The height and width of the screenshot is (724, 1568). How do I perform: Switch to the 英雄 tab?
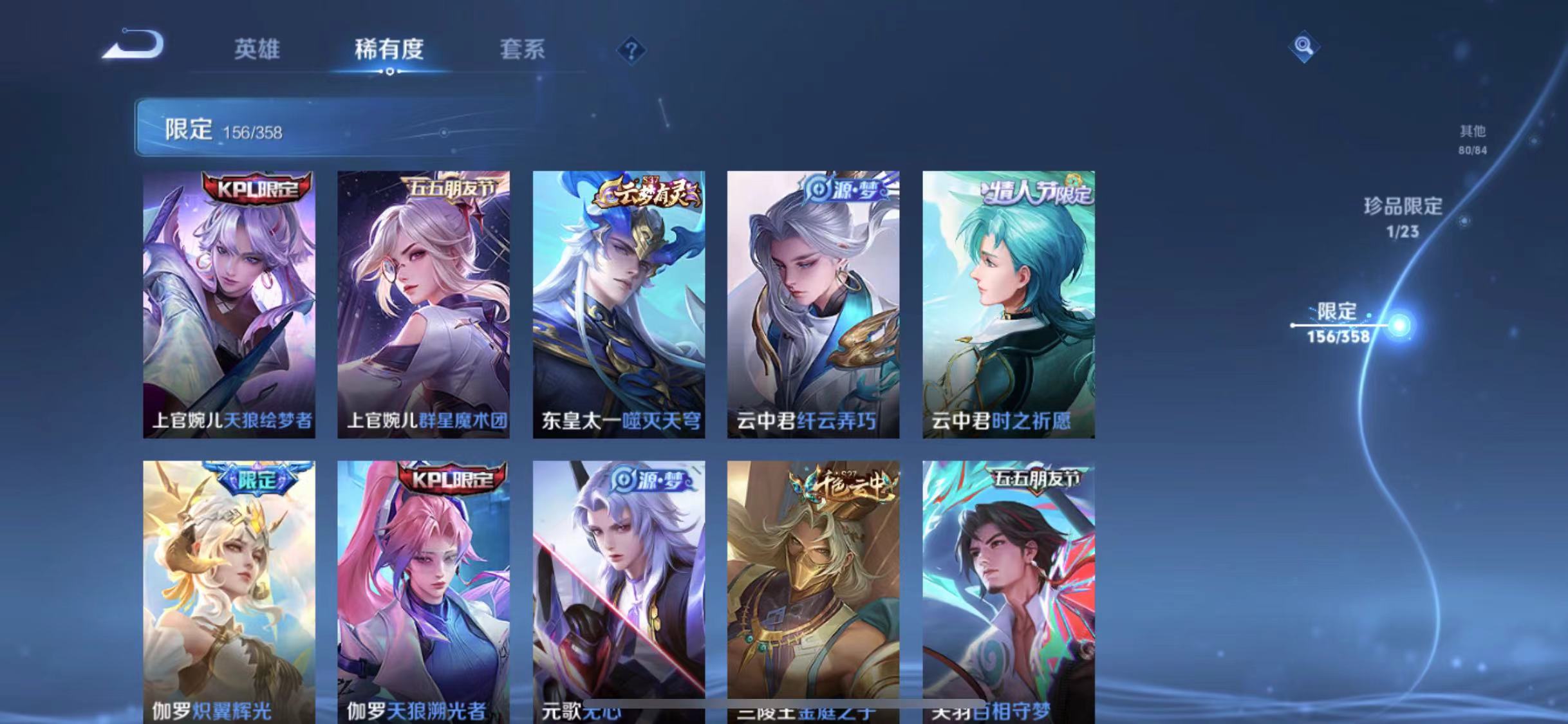pos(257,51)
